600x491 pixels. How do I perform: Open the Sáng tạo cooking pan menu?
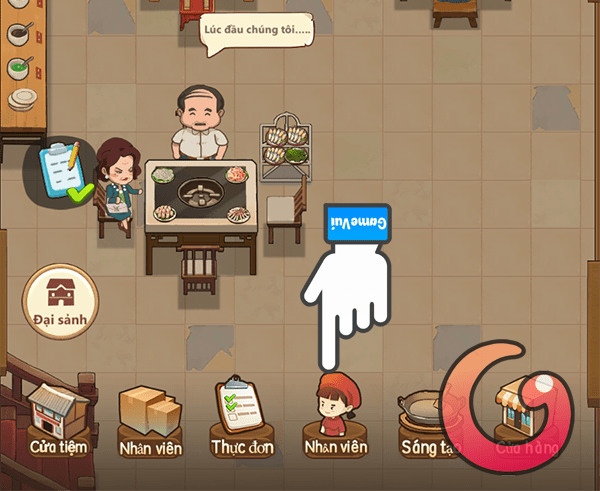click(x=428, y=420)
